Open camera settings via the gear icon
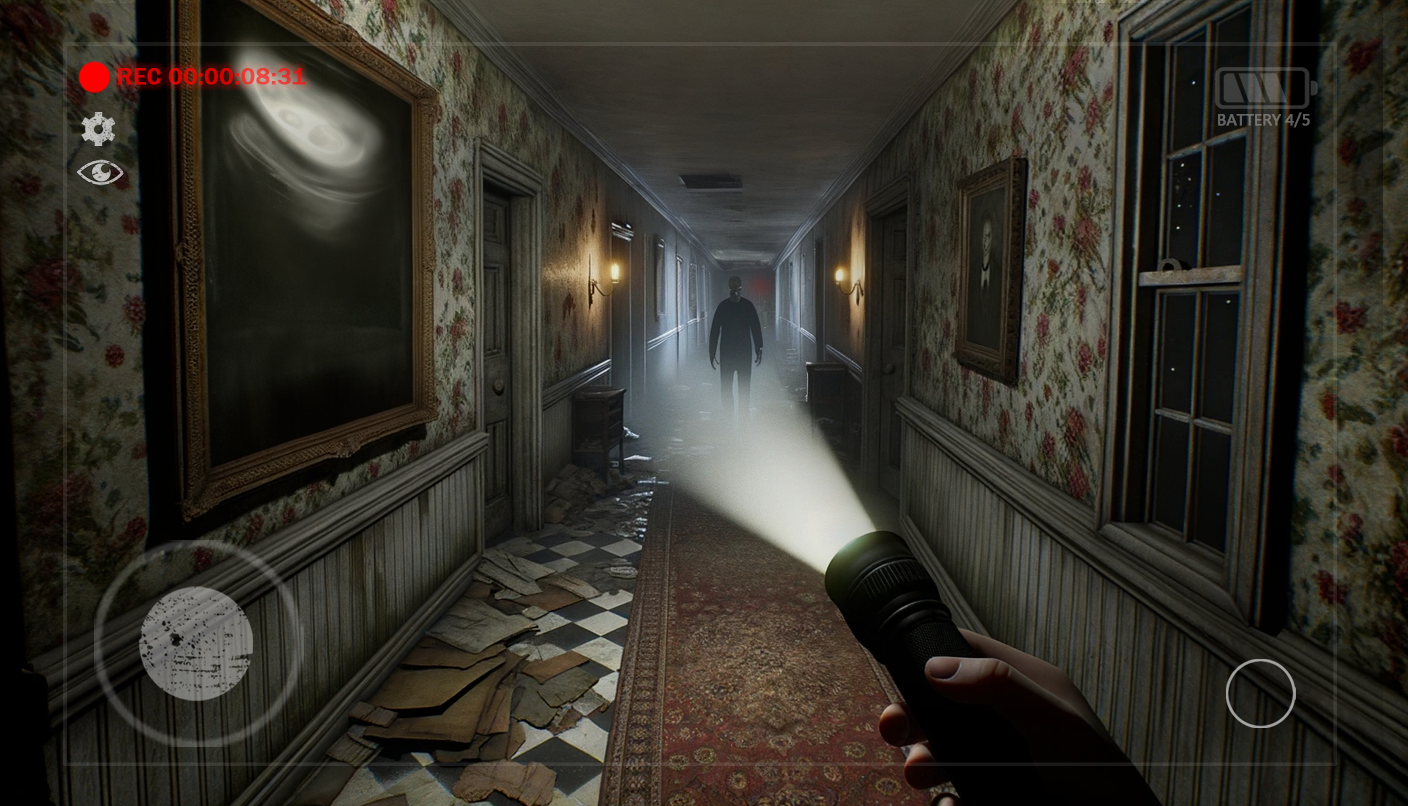1408x806 pixels. tap(97, 129)
